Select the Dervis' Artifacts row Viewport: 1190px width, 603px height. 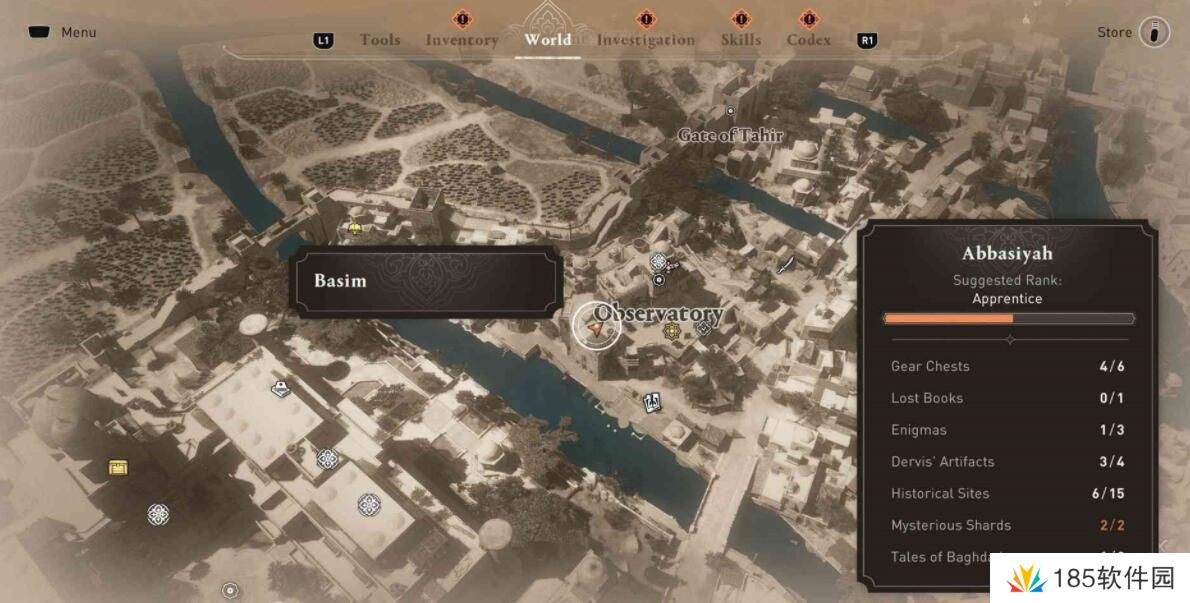(x=1007, y=462)
